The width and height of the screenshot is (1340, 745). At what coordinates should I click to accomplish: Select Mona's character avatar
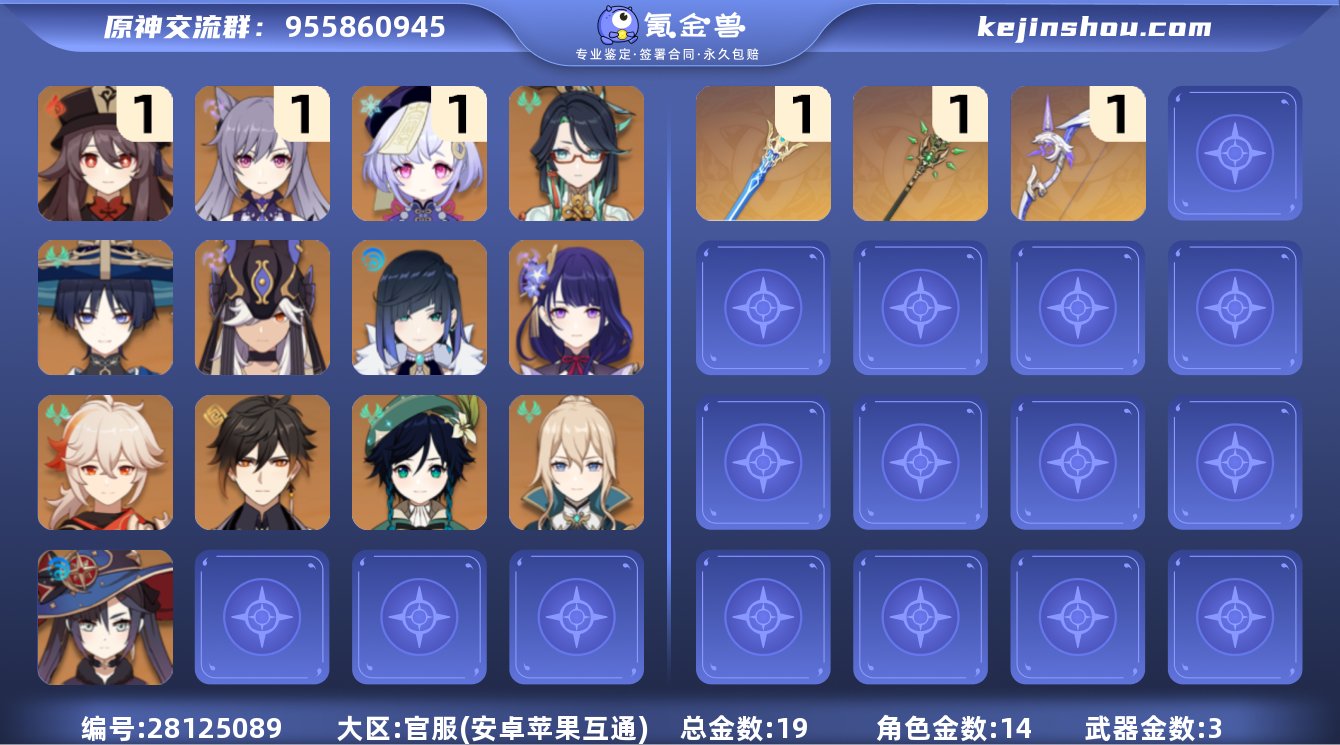coord(105,615)
